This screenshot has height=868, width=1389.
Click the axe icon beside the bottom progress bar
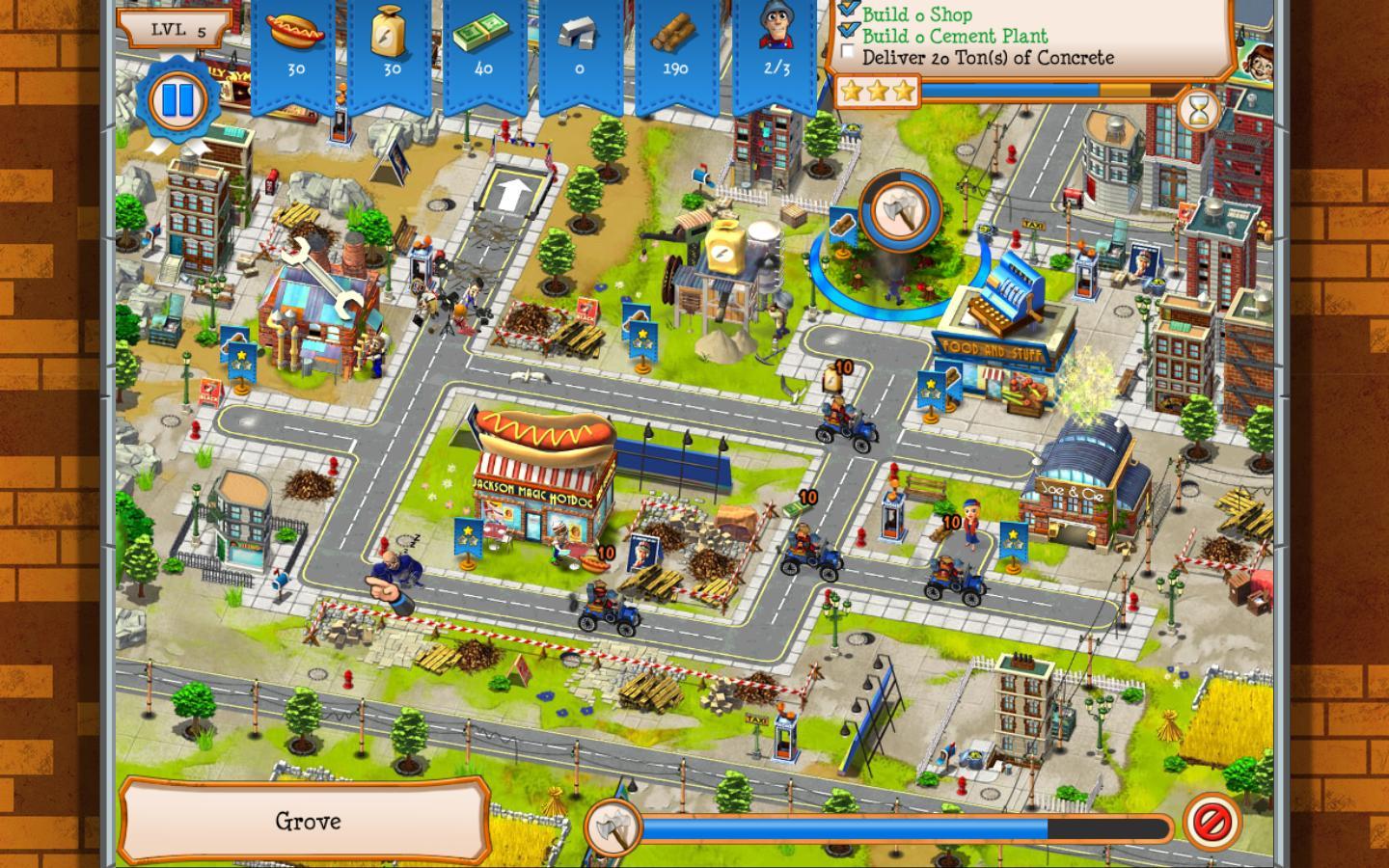tap(612, 825)
